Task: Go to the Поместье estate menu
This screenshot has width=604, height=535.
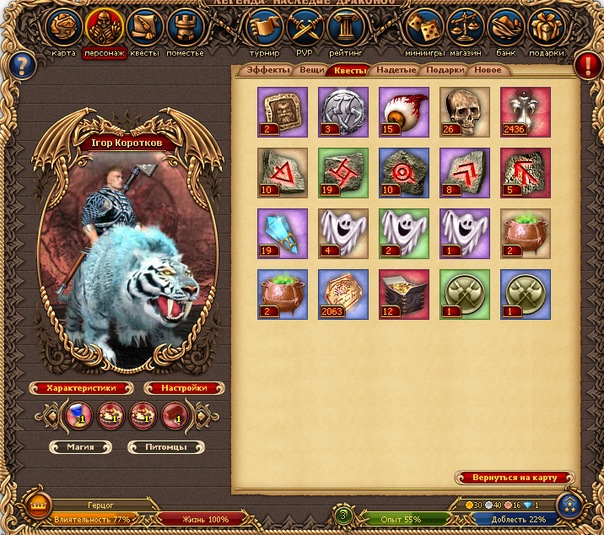Action: (x=185, y=27)
